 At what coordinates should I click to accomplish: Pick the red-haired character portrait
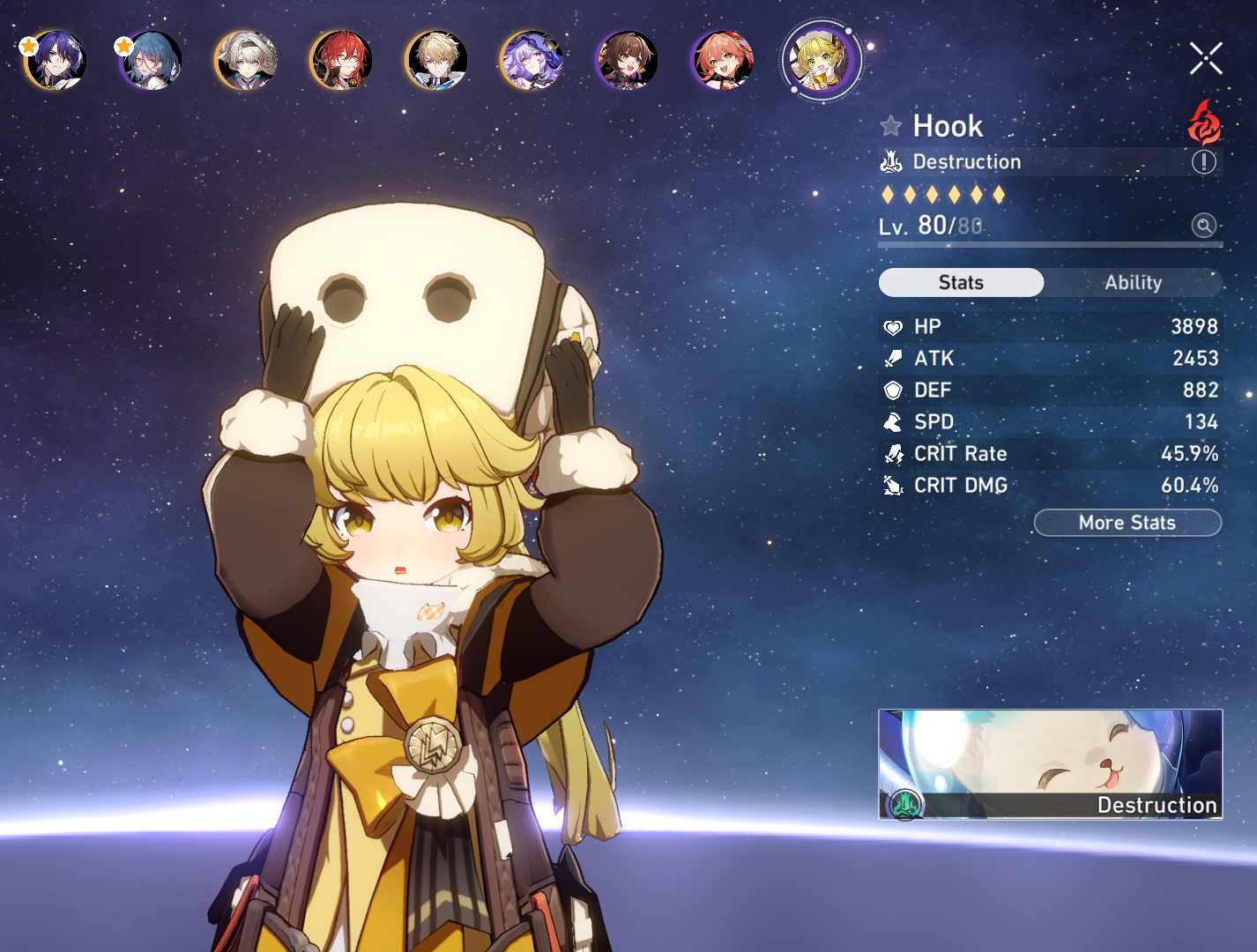[342, 61]
